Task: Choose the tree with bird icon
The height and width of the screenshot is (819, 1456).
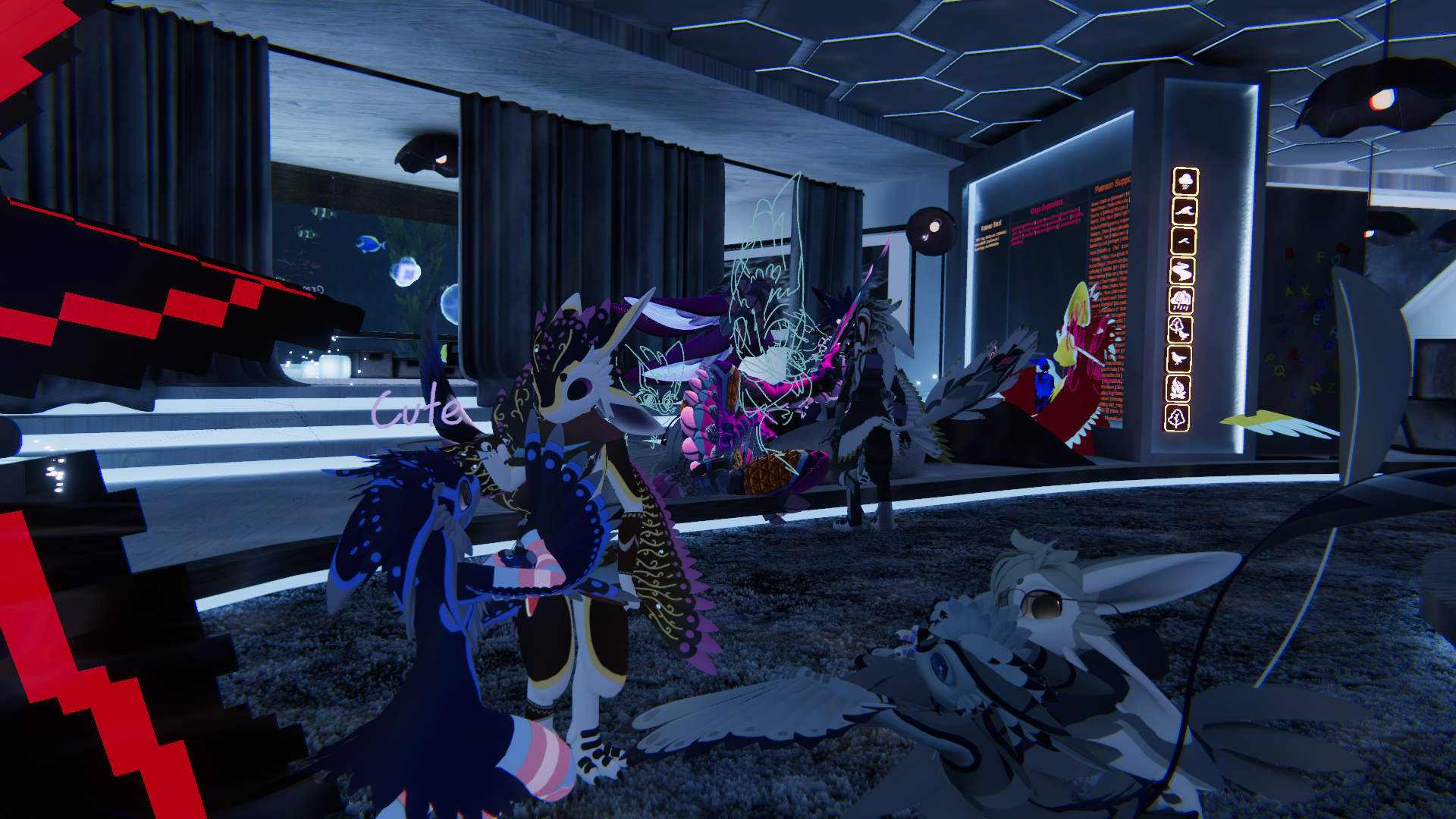Action: click(1180, 330)
